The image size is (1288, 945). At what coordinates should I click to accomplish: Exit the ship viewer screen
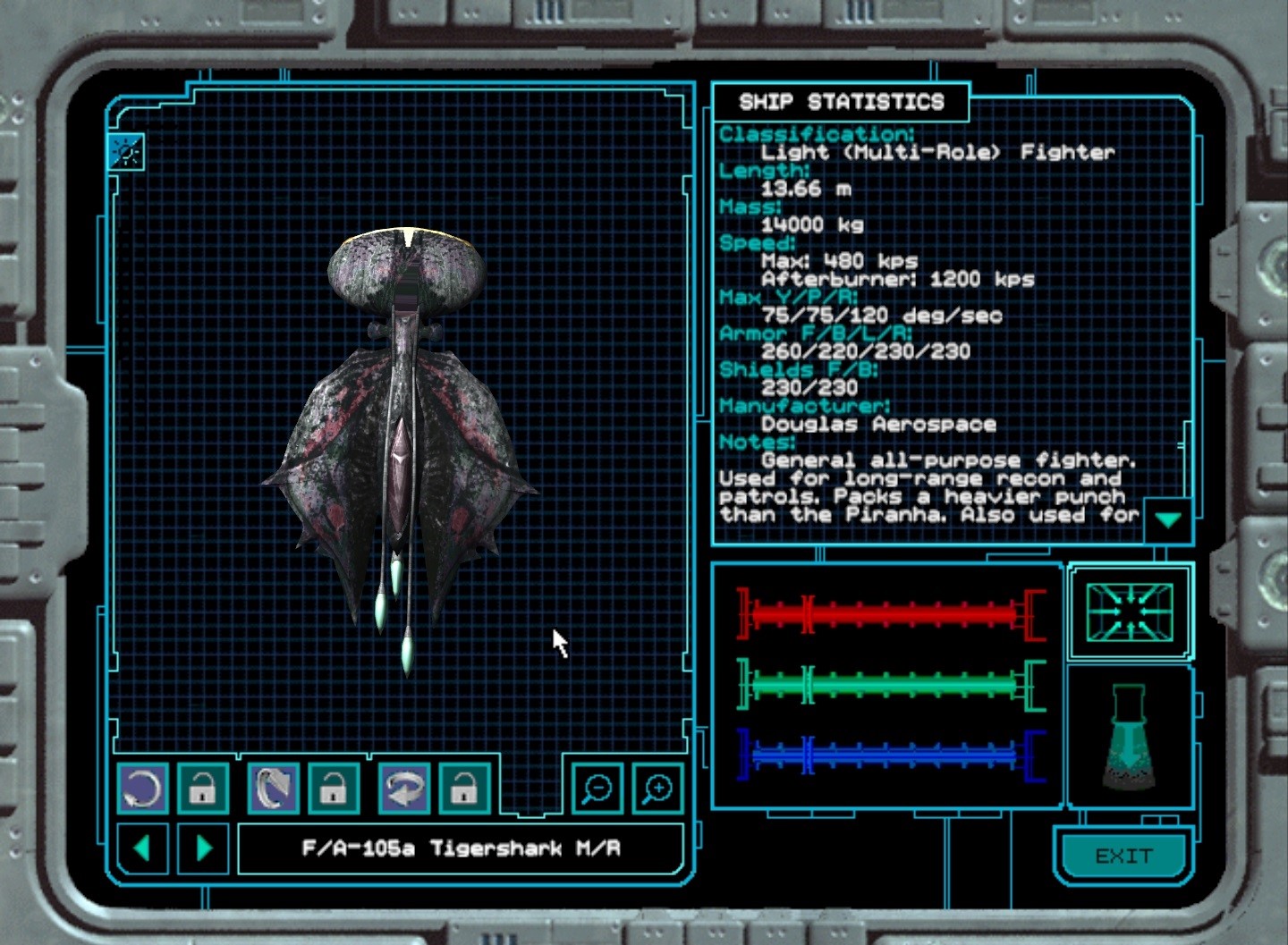point(1123,856)
